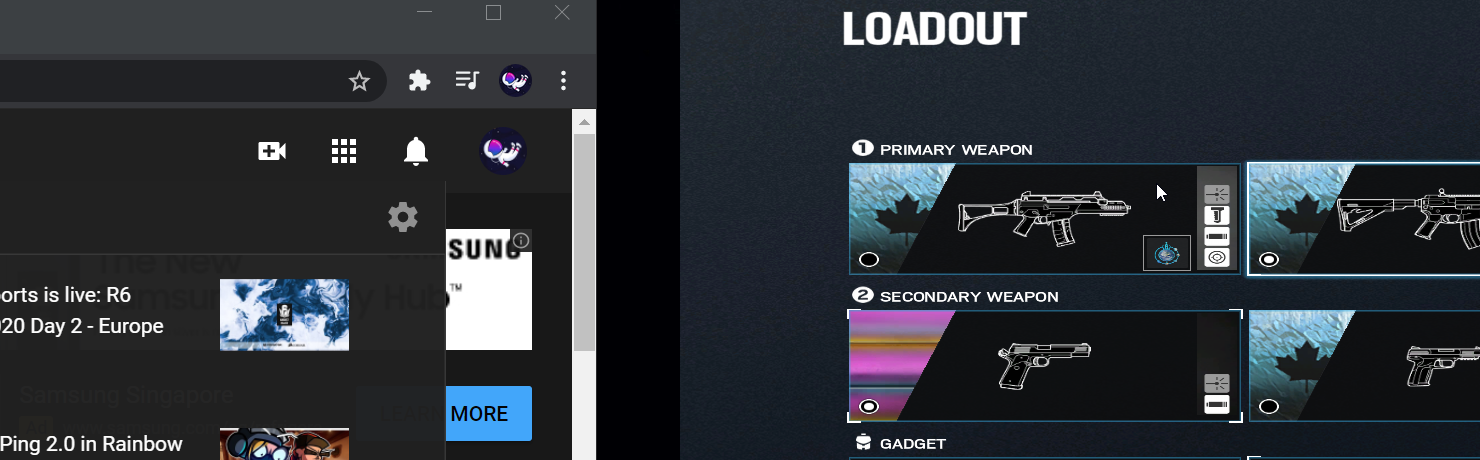Open the charm slot on the first primary weapon
1480x460 pixels.
(x=1166, y=253)
